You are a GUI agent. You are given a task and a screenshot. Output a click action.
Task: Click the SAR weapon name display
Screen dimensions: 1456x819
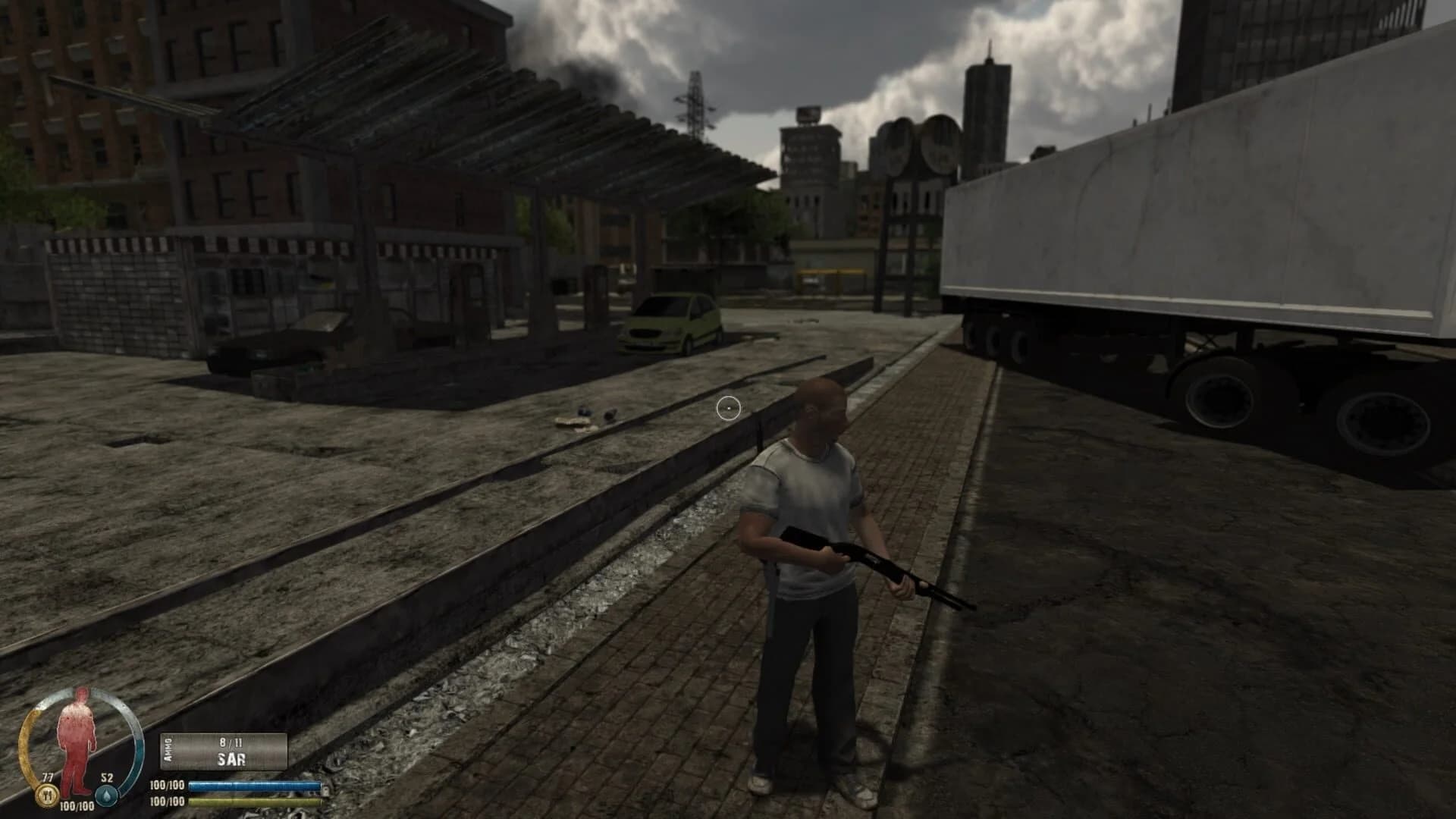click(231, 759)
